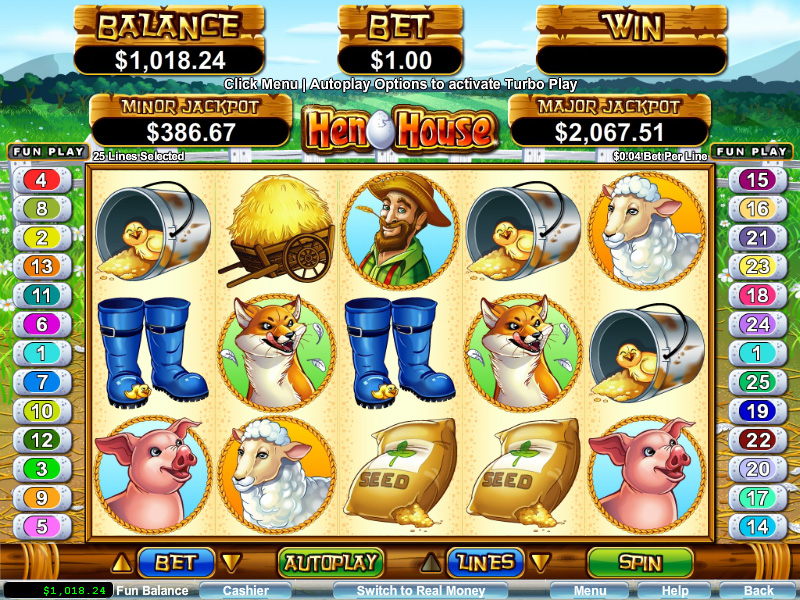
Task: Click the blue BET button
Action: tap(175, 563)
